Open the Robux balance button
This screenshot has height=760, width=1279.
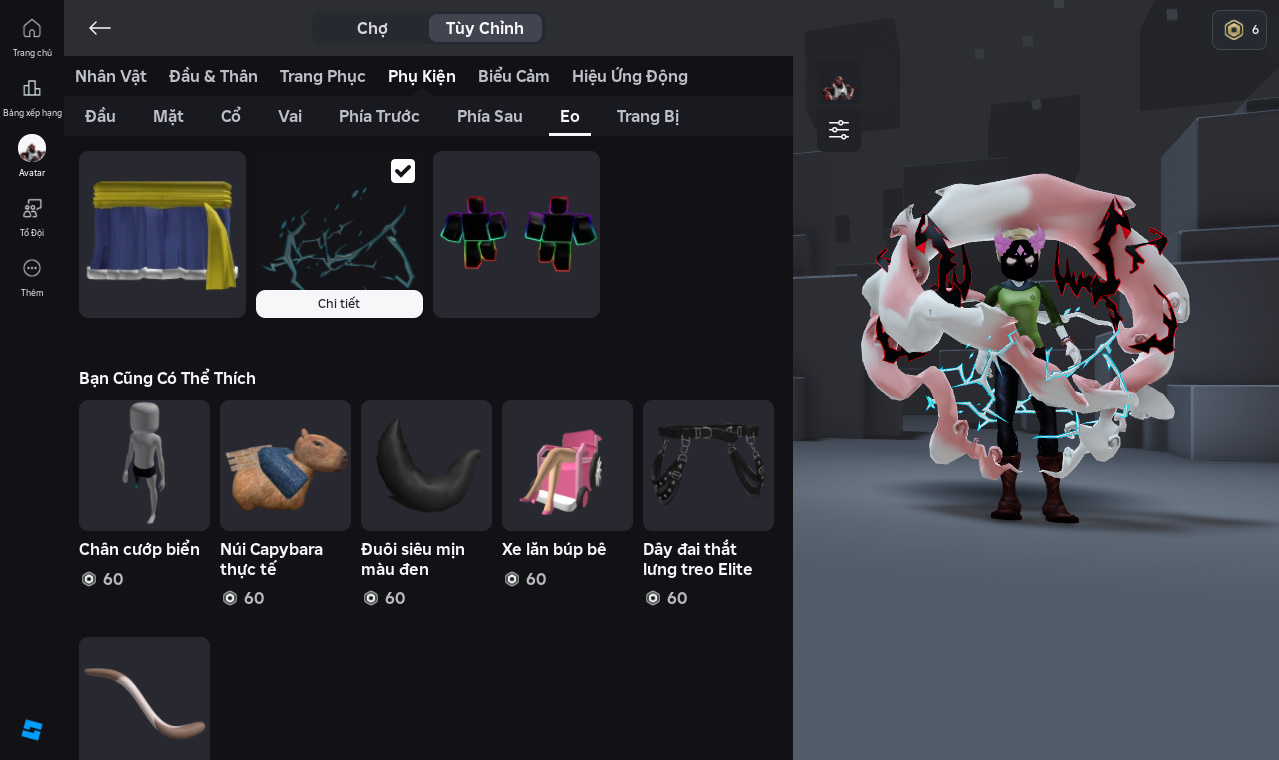1239,30
